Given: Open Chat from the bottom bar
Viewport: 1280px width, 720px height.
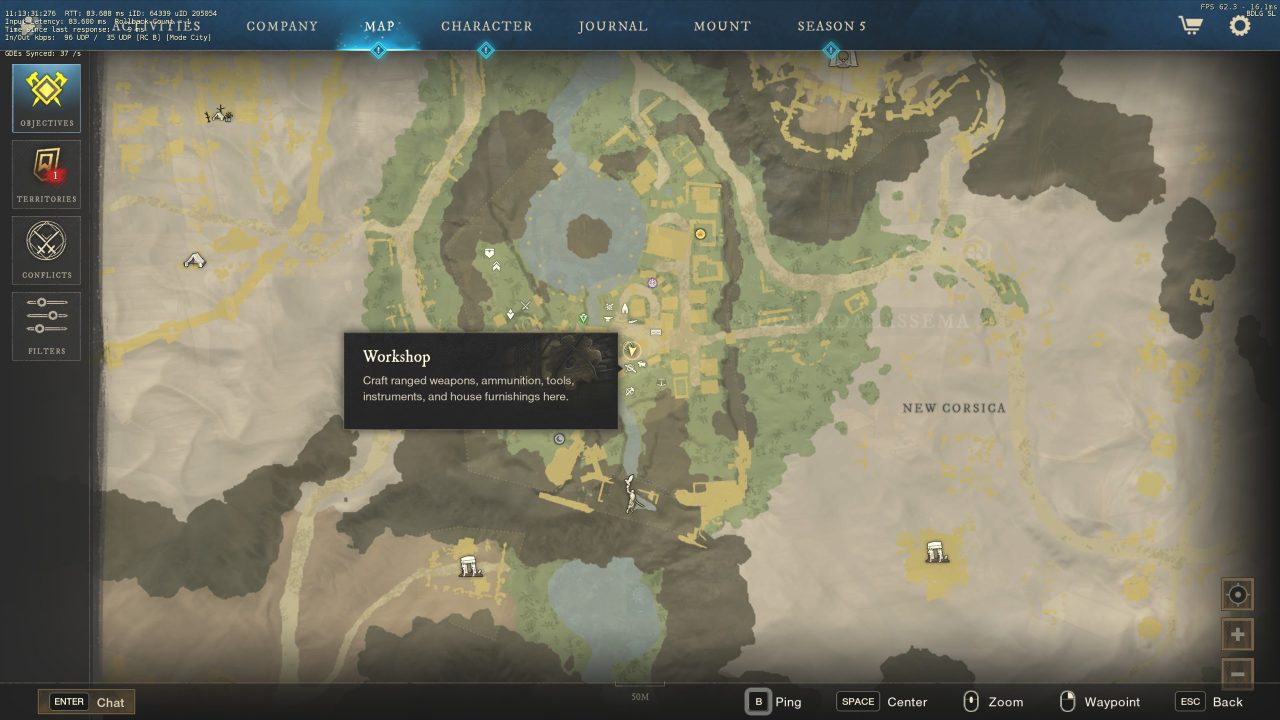Looking at the screenshot, I should coord(87,701).
